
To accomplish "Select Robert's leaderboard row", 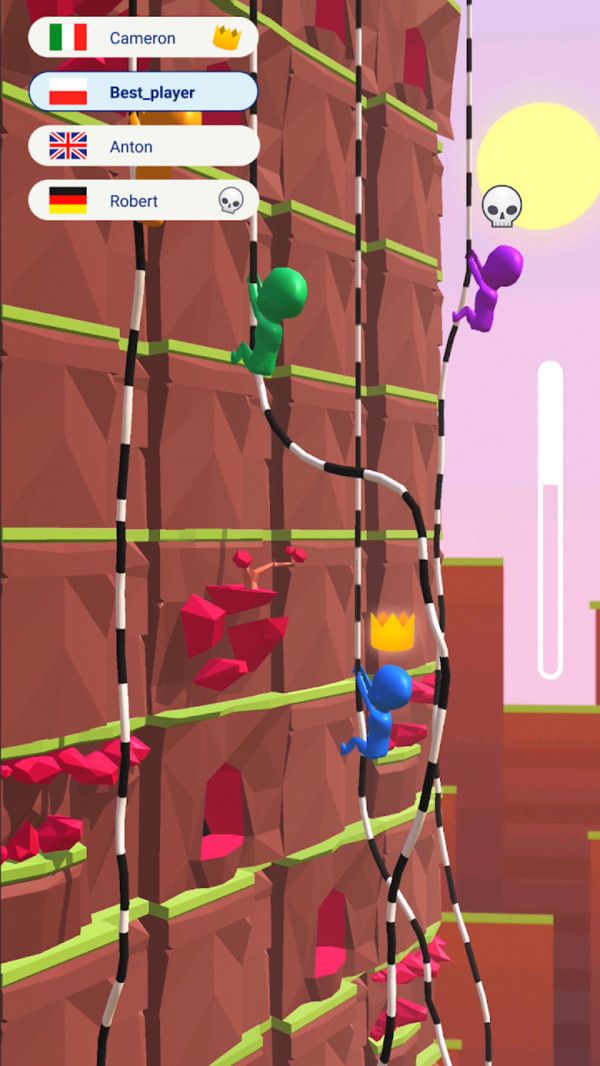I will click(x=142, y=200).
